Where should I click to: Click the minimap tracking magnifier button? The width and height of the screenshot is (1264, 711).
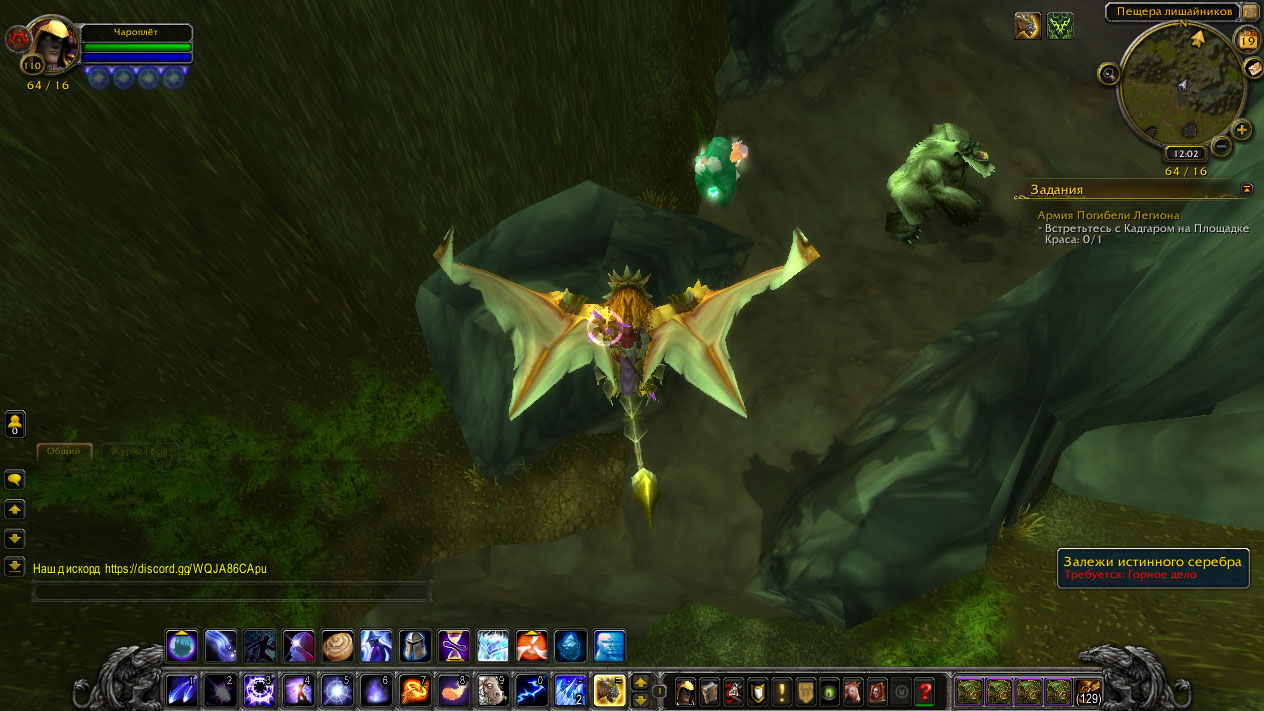tap(1108, 73)
